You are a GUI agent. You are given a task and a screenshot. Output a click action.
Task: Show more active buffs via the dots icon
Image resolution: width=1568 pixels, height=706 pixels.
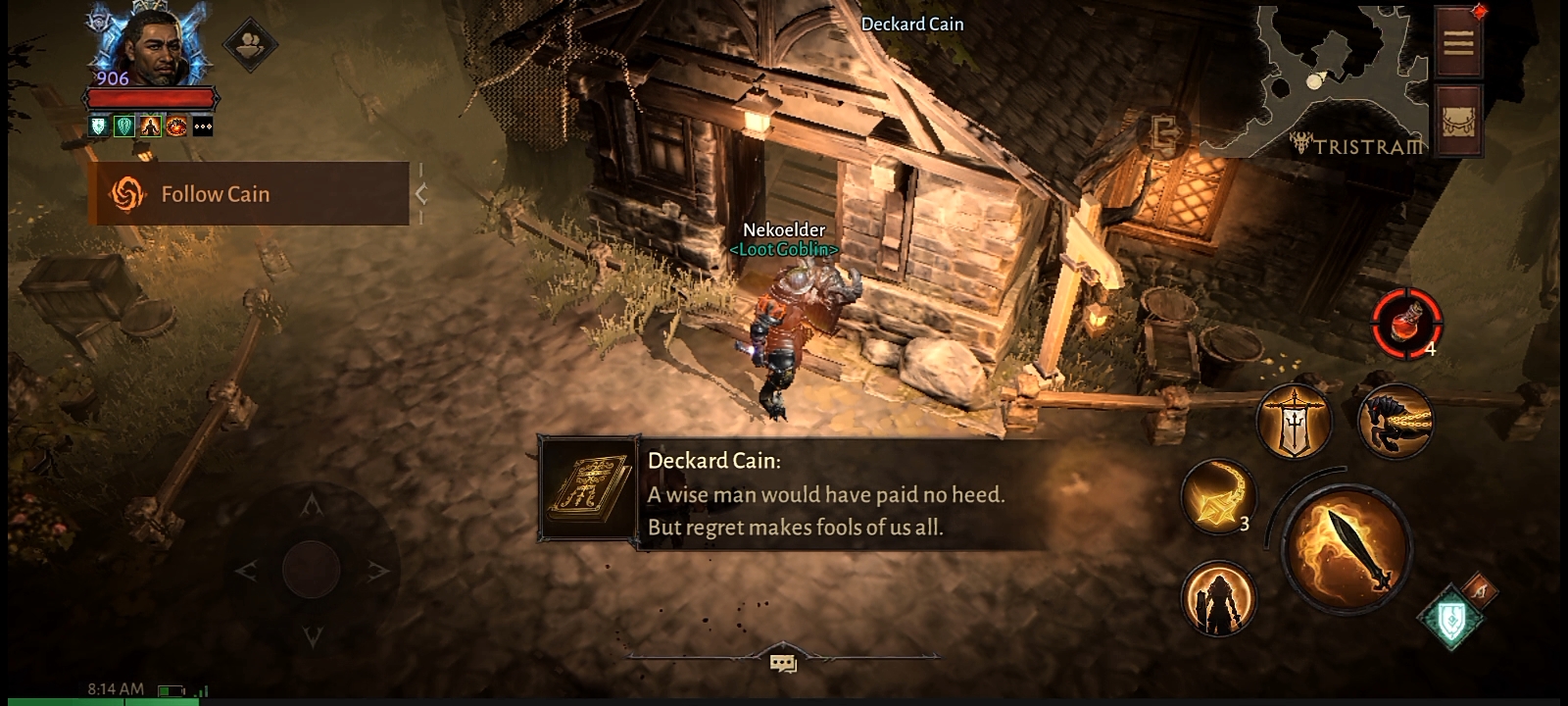click(x=203, y=126)
